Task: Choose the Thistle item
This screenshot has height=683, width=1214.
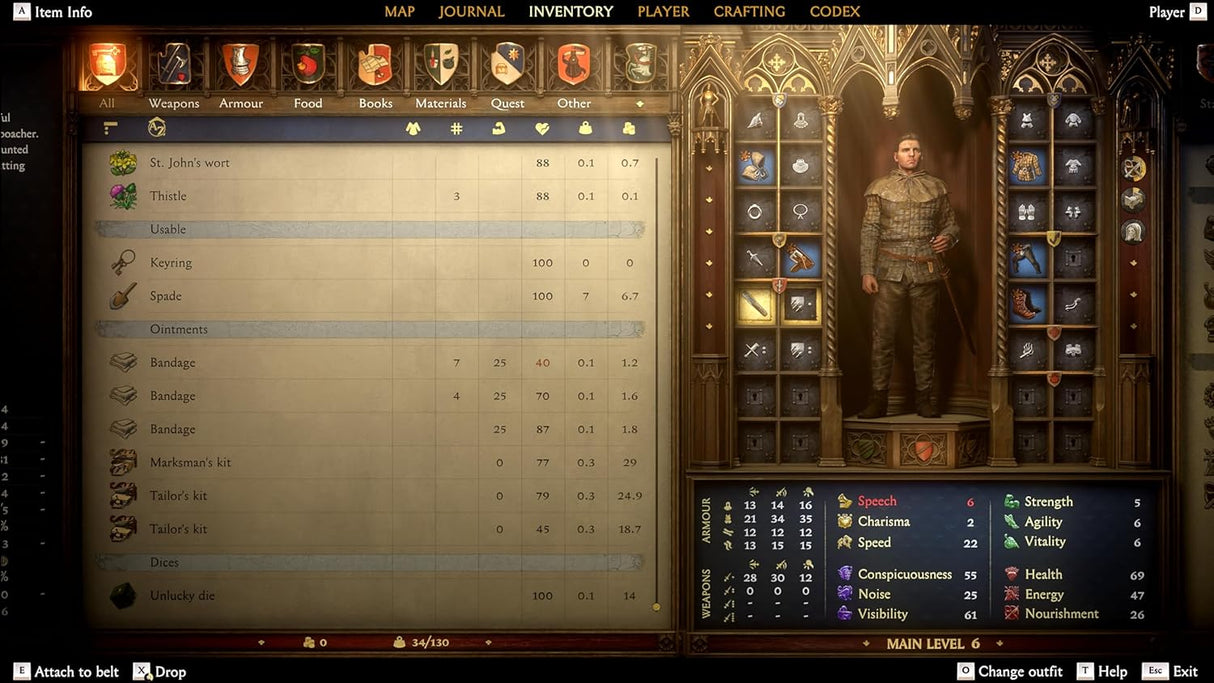Action: coord(168,196)
